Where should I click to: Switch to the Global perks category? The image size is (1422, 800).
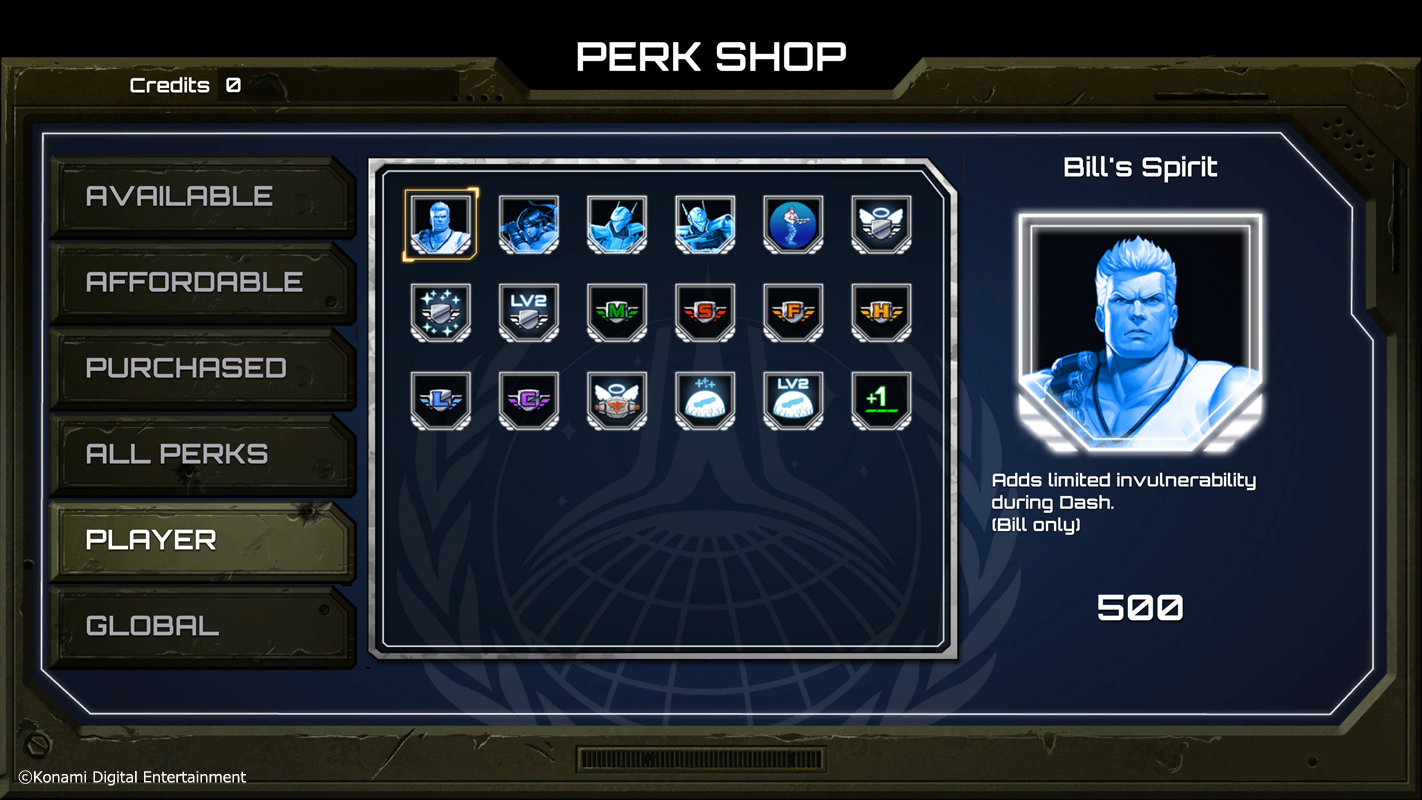point(200,626)
